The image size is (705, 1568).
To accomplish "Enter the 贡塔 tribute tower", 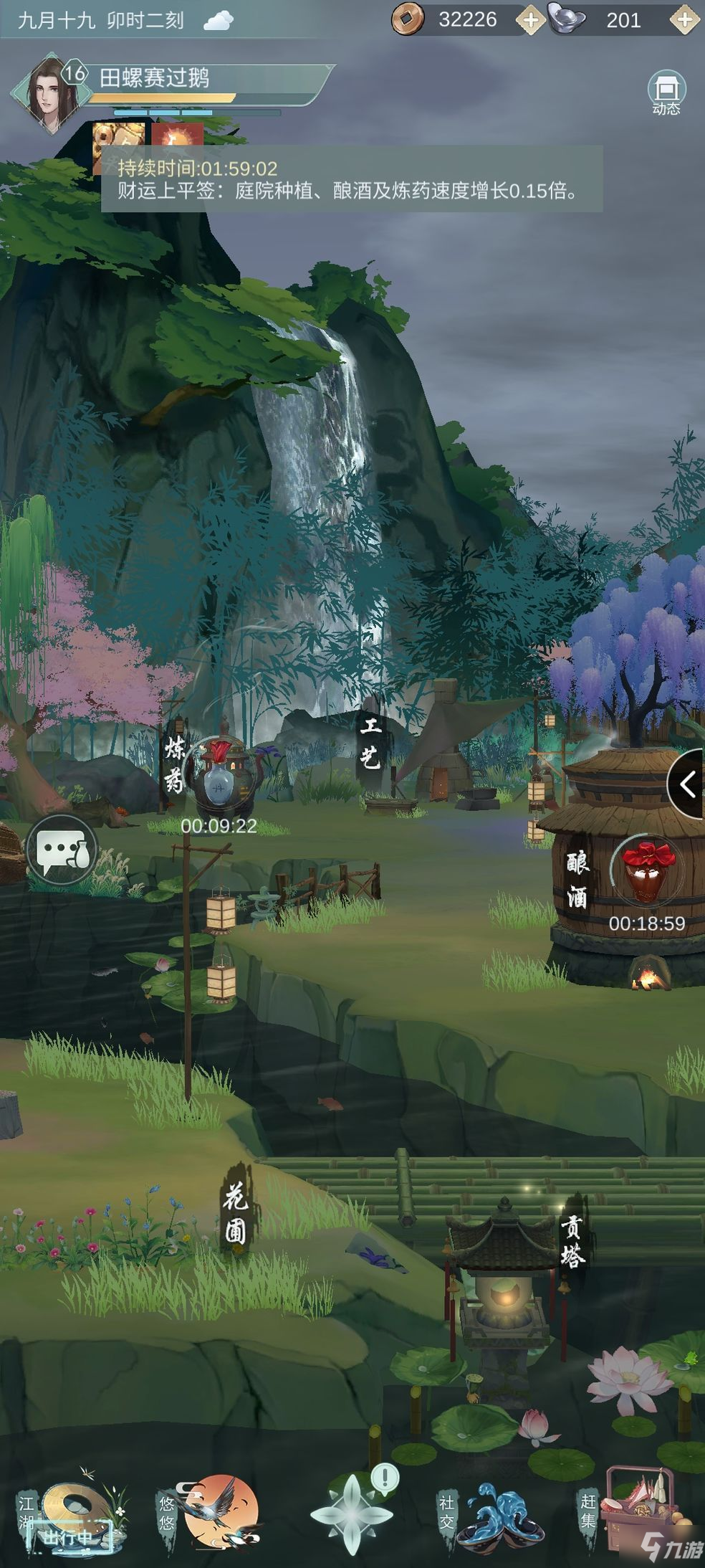I will click(572, 1242).
